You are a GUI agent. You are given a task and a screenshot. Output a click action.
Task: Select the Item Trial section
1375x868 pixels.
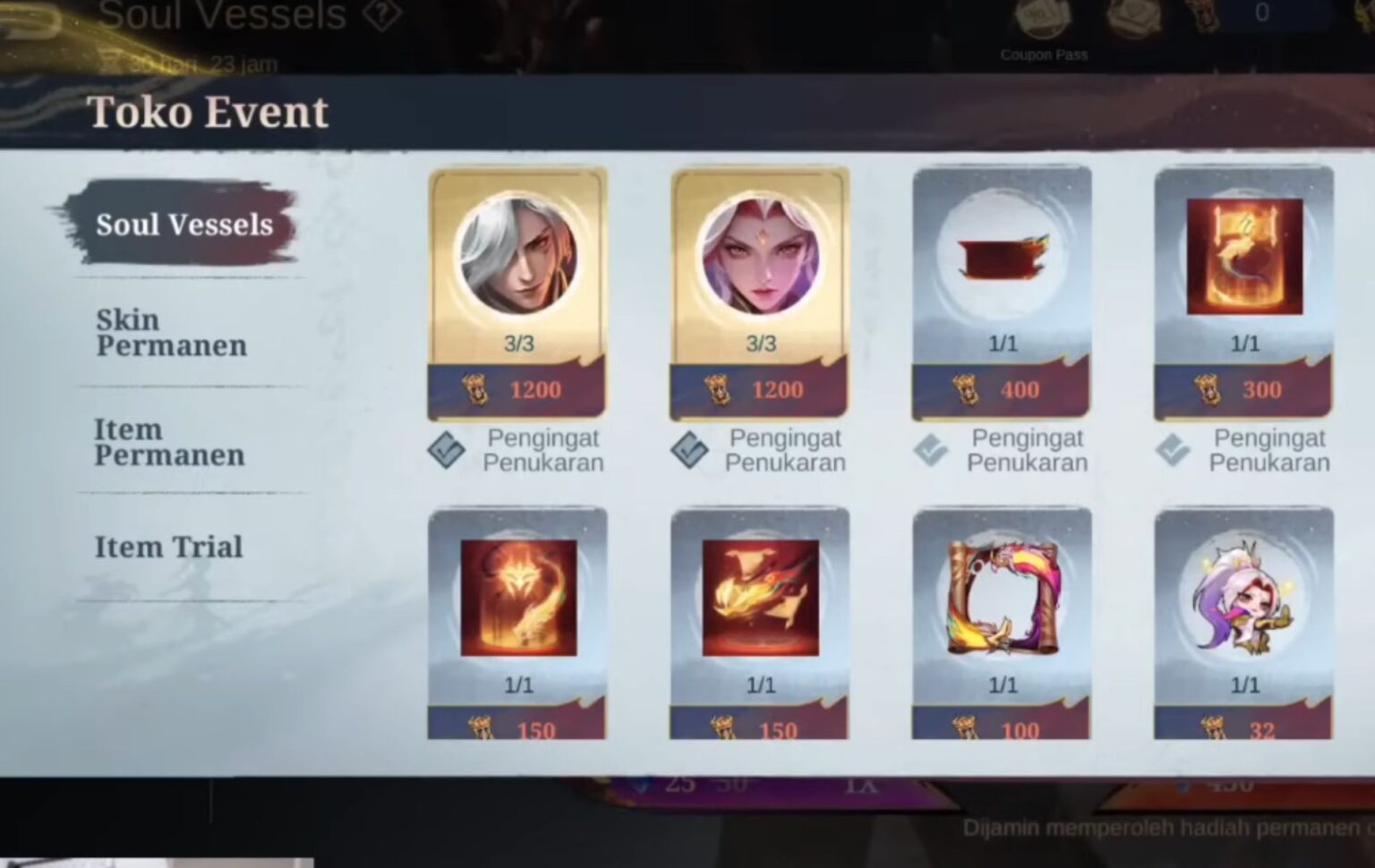pos(168,547)
